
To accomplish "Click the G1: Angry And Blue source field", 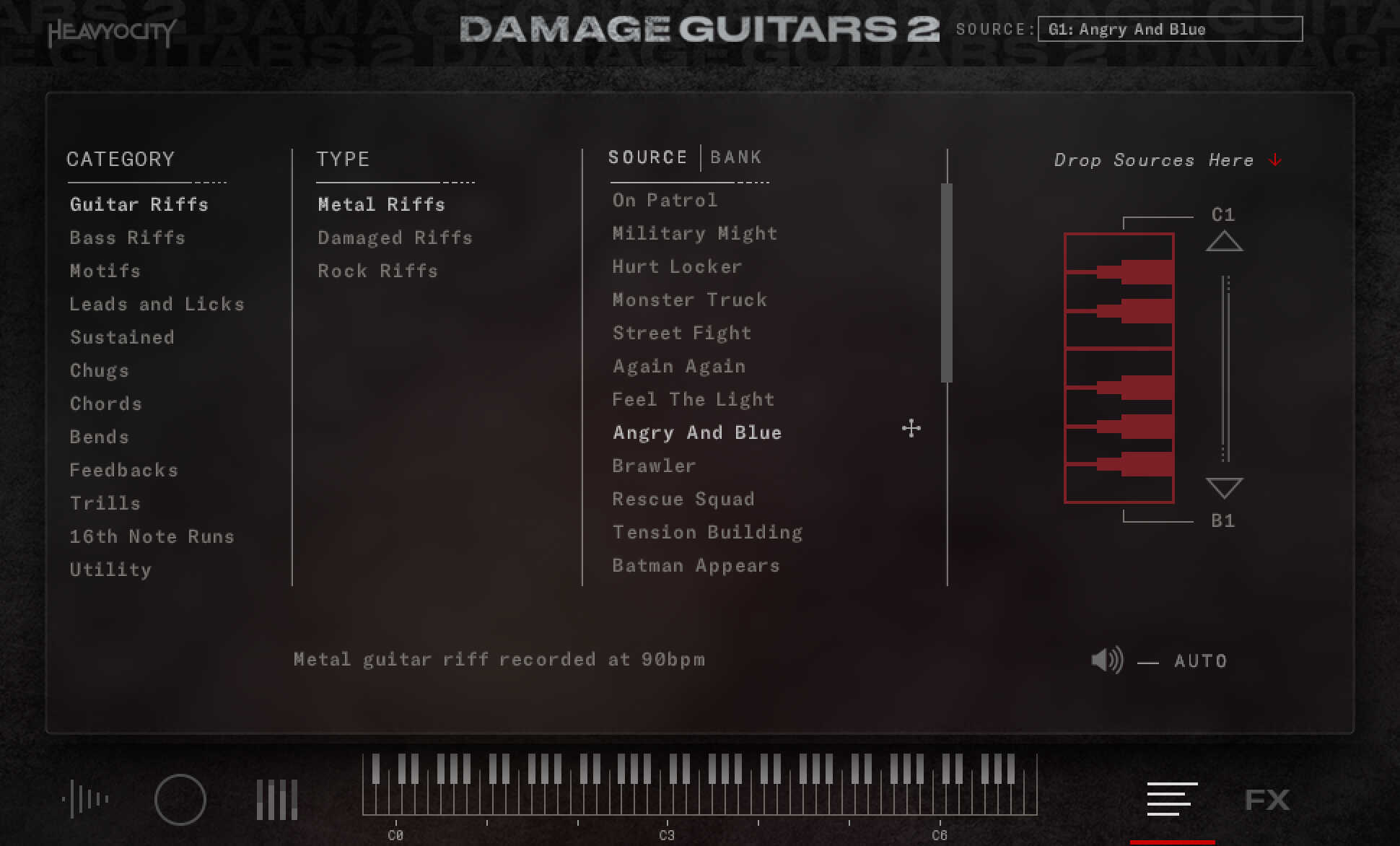I will [x=1169, y=29].
